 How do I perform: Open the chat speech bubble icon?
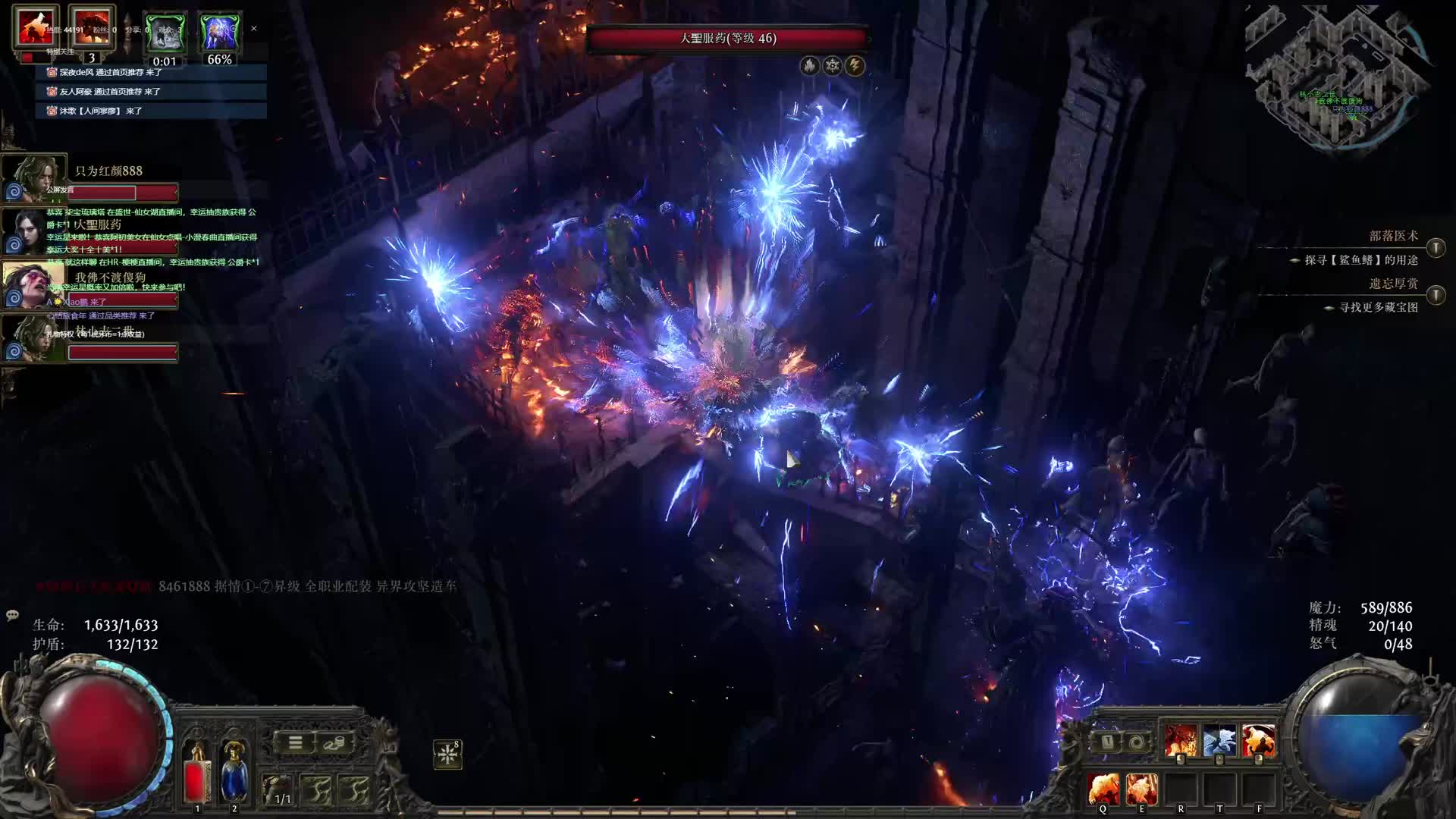12,615
